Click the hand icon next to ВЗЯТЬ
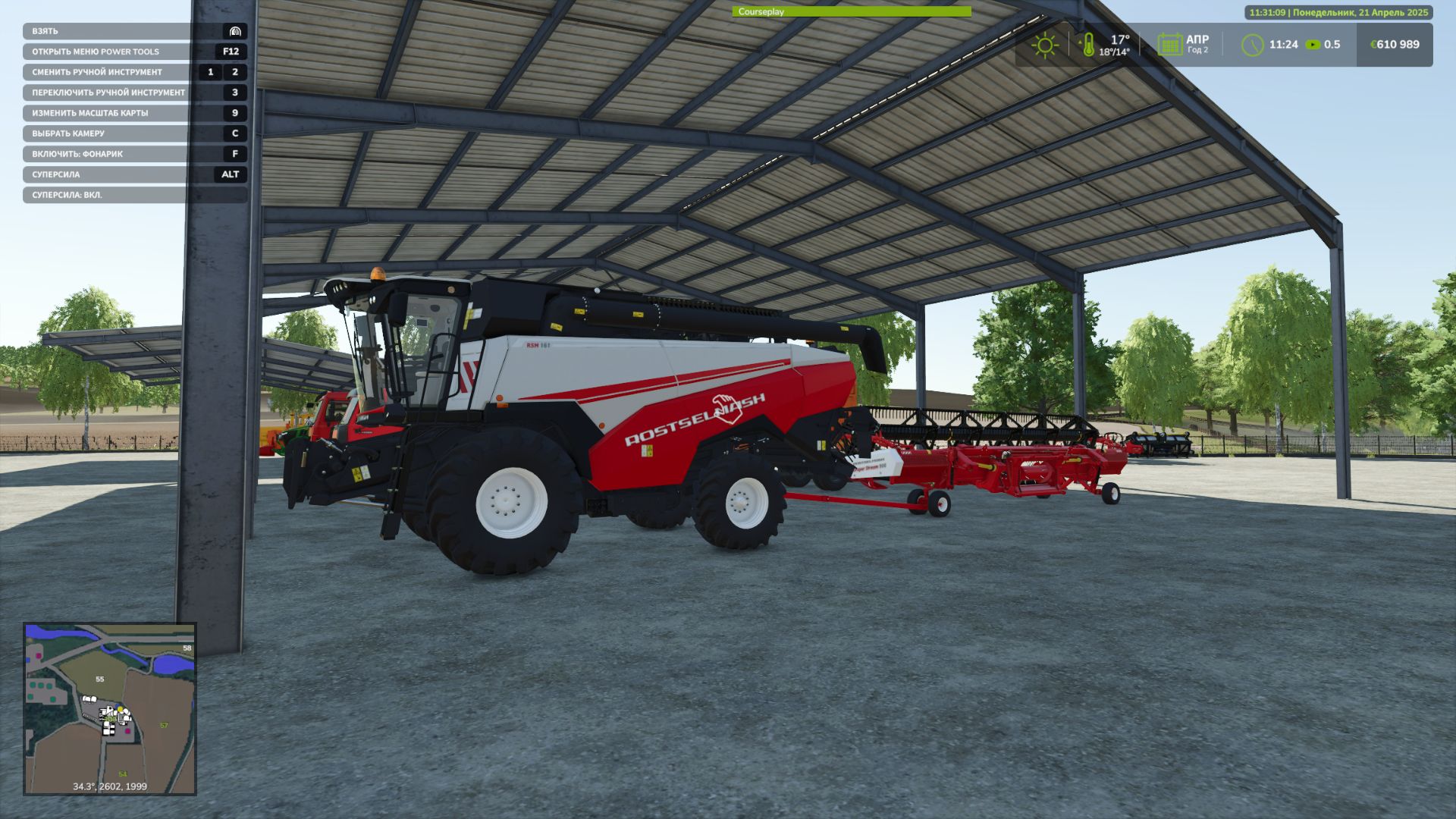 pos(234,31)
